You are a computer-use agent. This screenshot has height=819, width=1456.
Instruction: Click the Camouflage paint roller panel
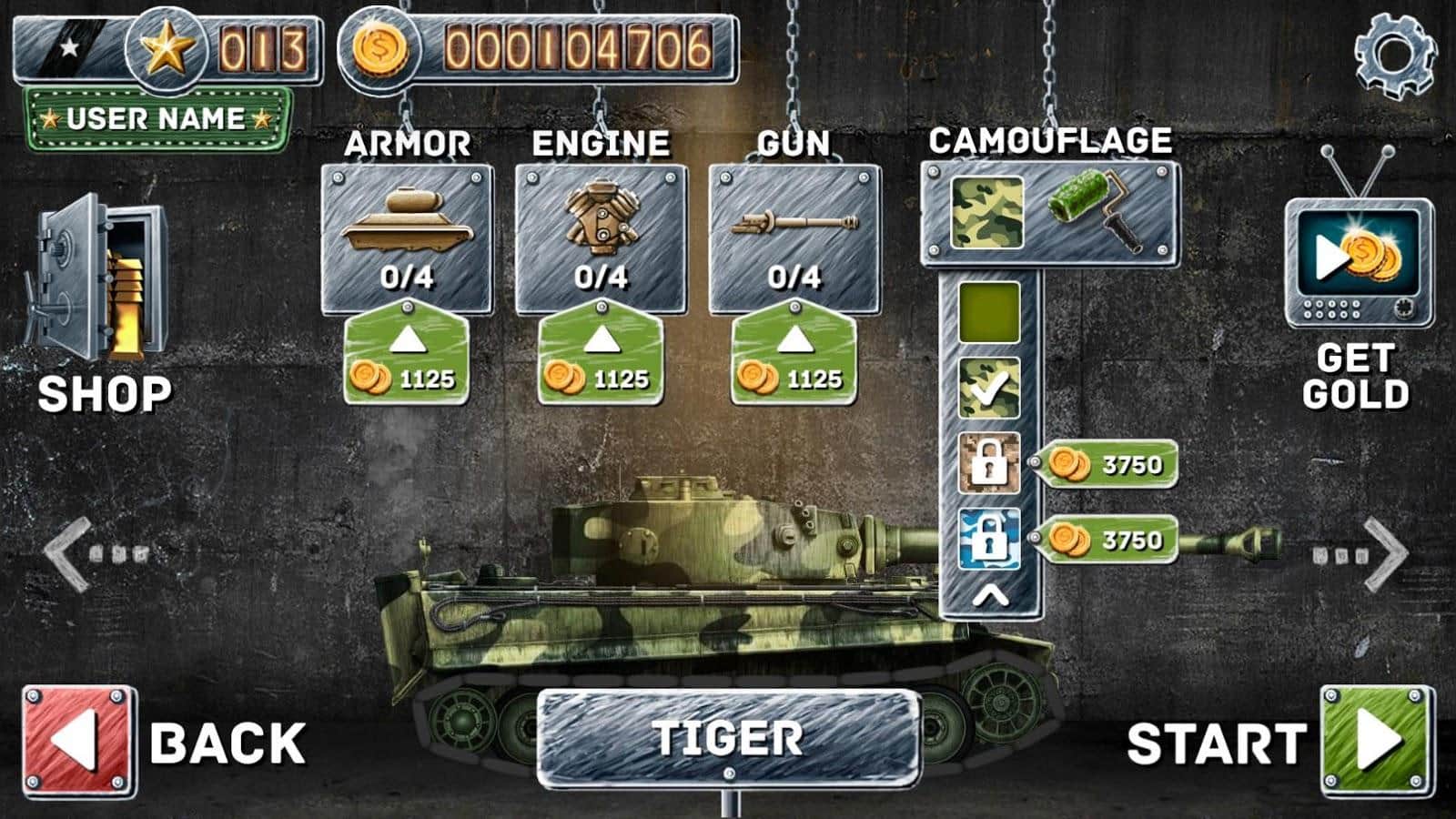click(x=1050, y=213)
